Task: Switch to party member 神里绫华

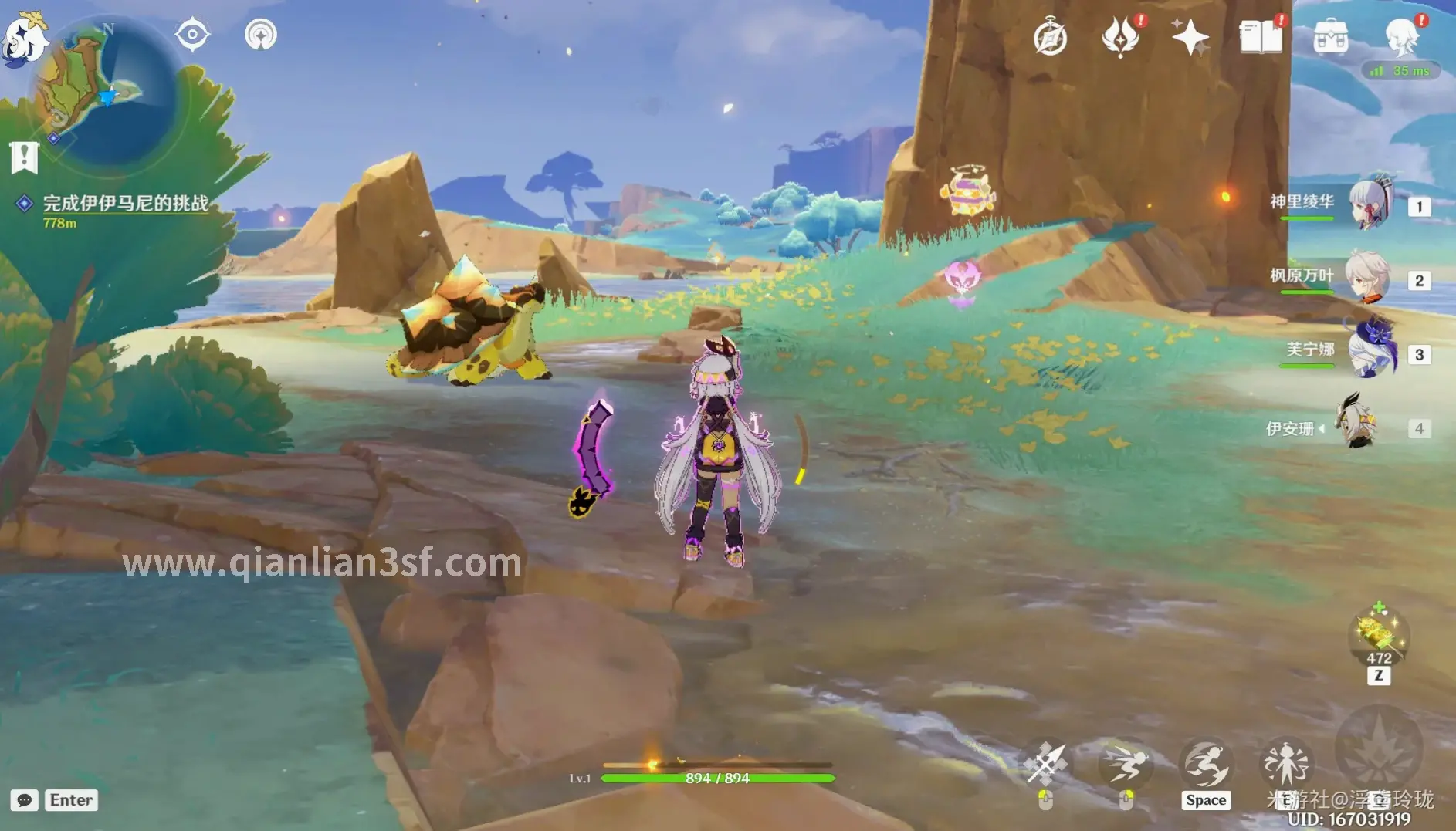Action: 1370,204
